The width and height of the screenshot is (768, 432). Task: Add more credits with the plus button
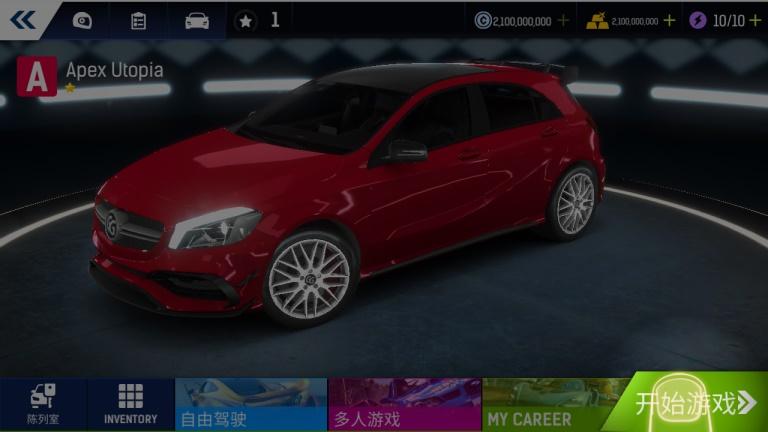pyautogui.click(x=563, y=20)
